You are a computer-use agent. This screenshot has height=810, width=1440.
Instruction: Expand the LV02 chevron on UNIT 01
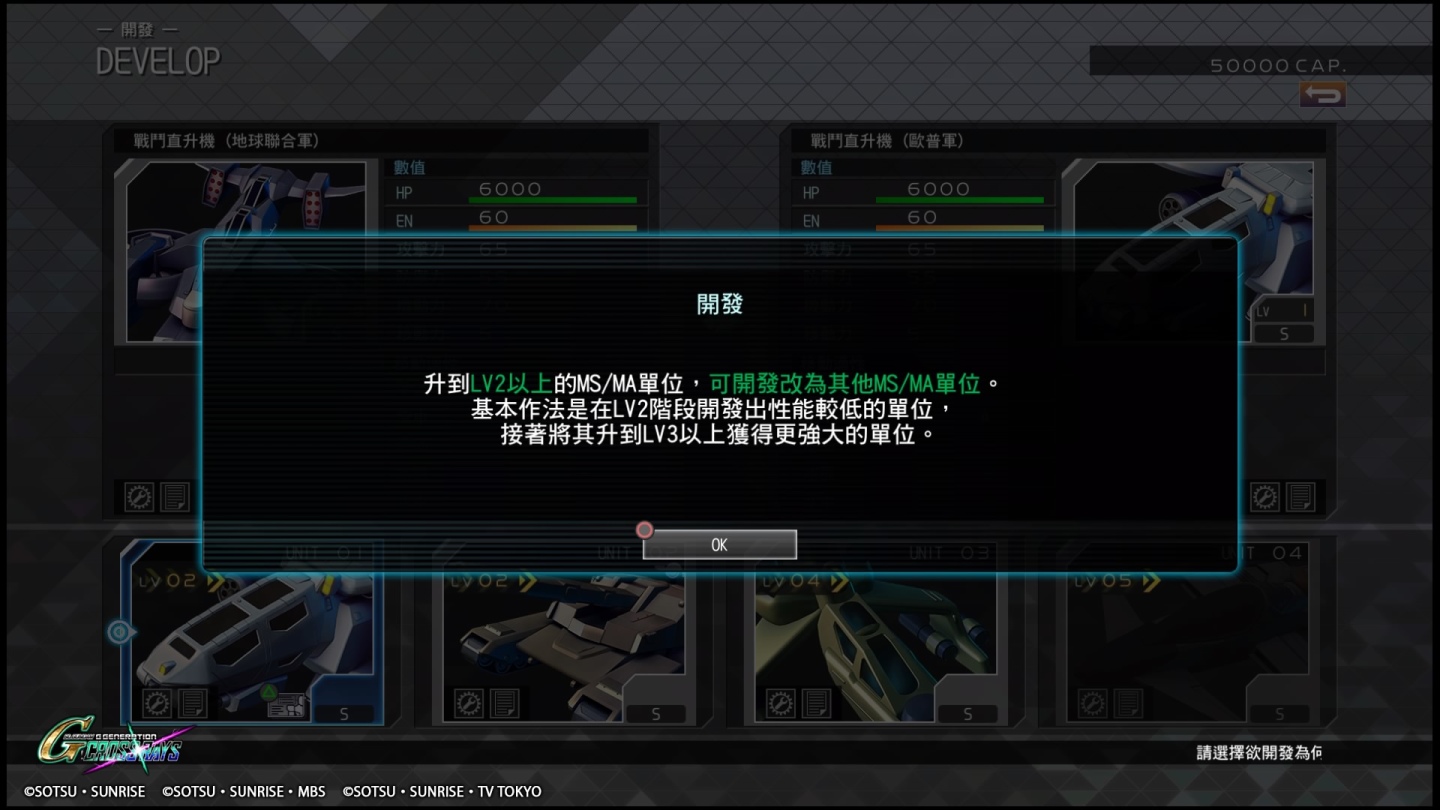point(215,580)
